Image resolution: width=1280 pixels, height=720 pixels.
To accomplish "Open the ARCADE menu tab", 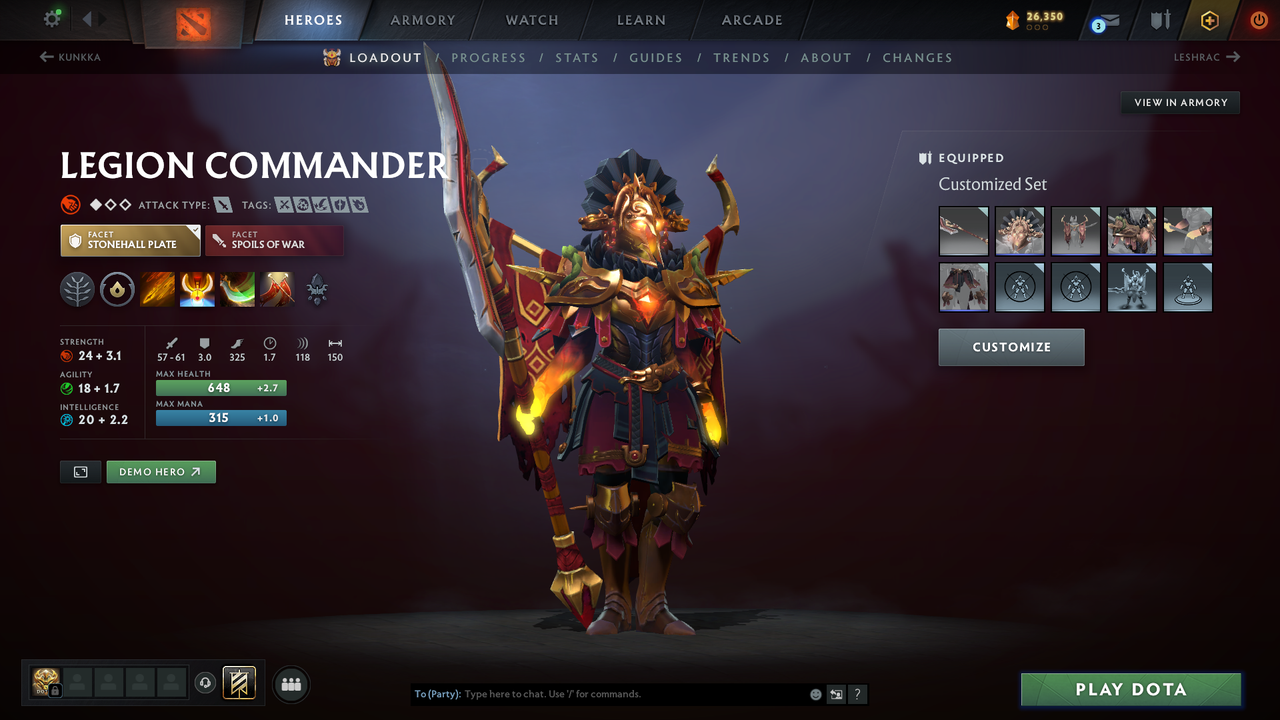I will (x=751, y=19).
